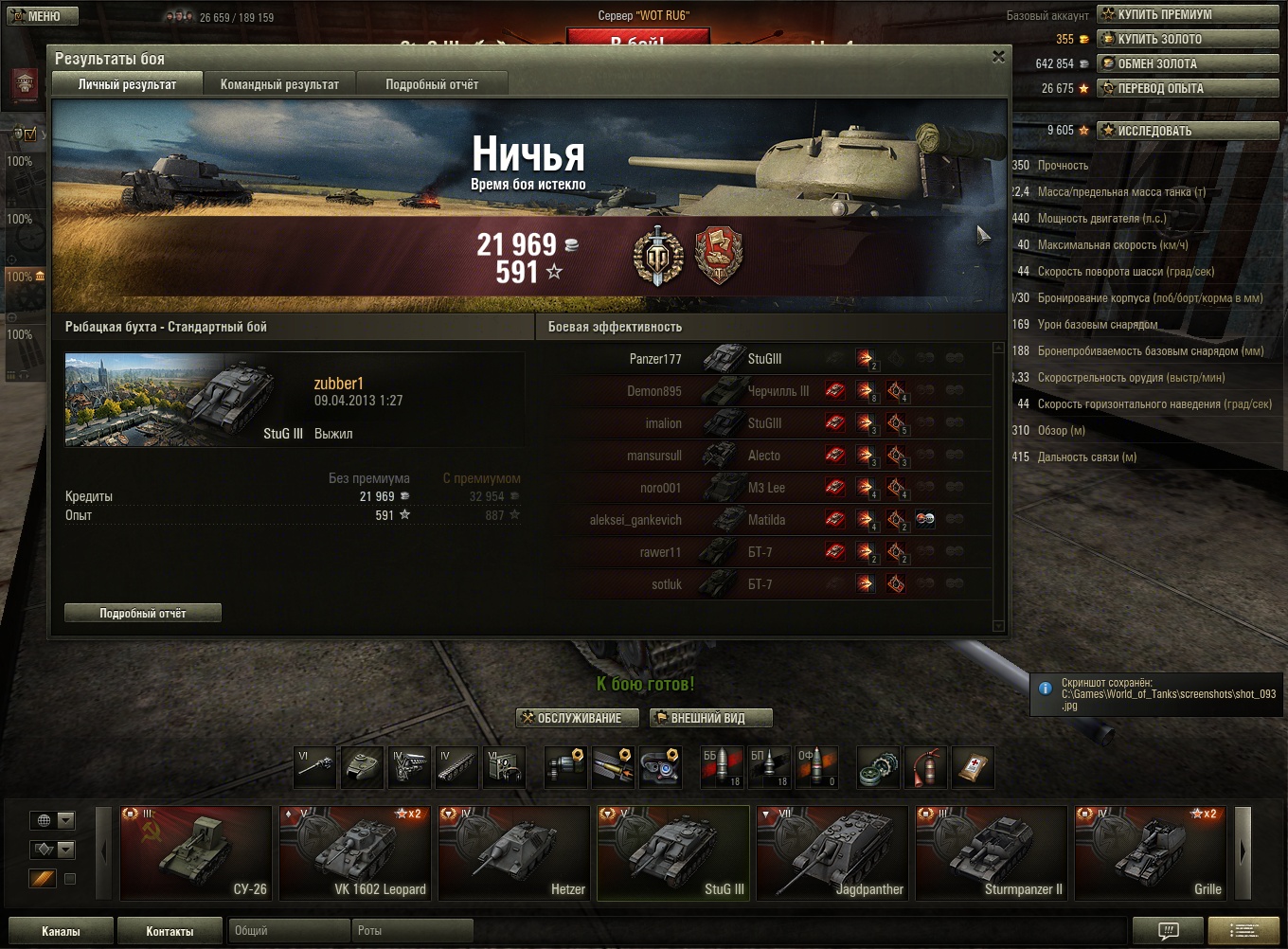Select the СУ-26 tank in the carousel
The image size is (1288, 949).
[196, 851]
